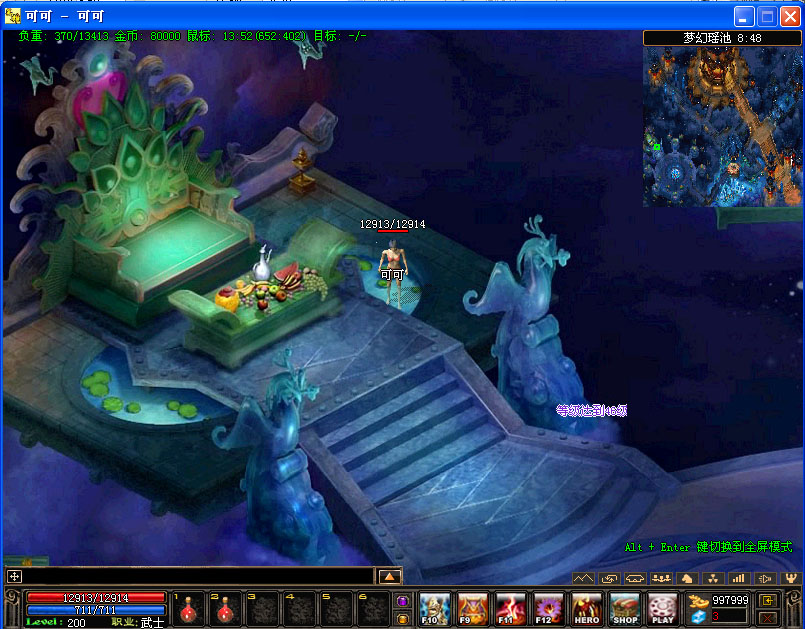Activate the F10 skill icon
The height and width of the screenshot is (629, 805).
pyautogui.click(x=434, y=608)
